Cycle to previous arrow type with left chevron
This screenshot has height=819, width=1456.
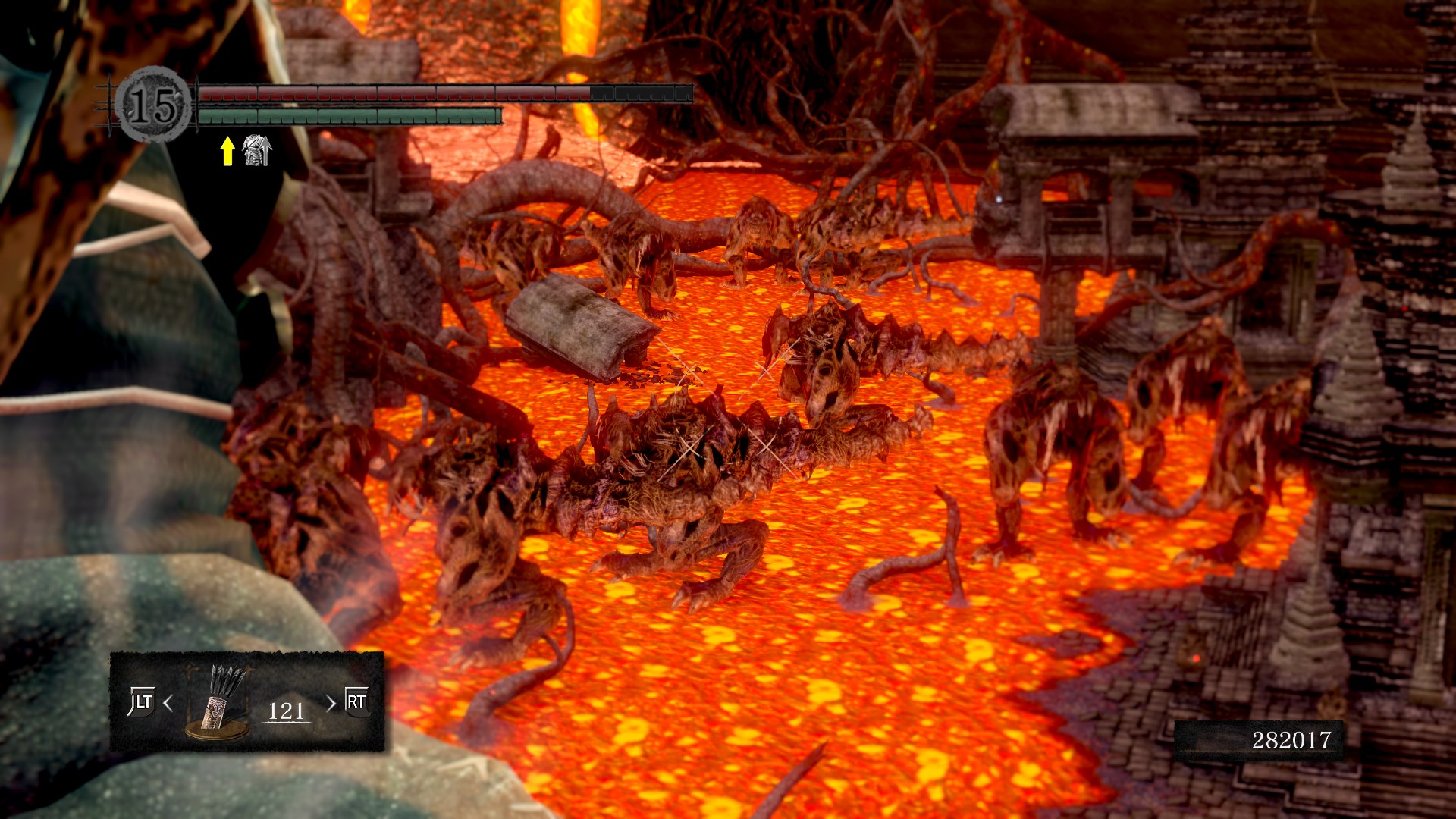point(168,703)
